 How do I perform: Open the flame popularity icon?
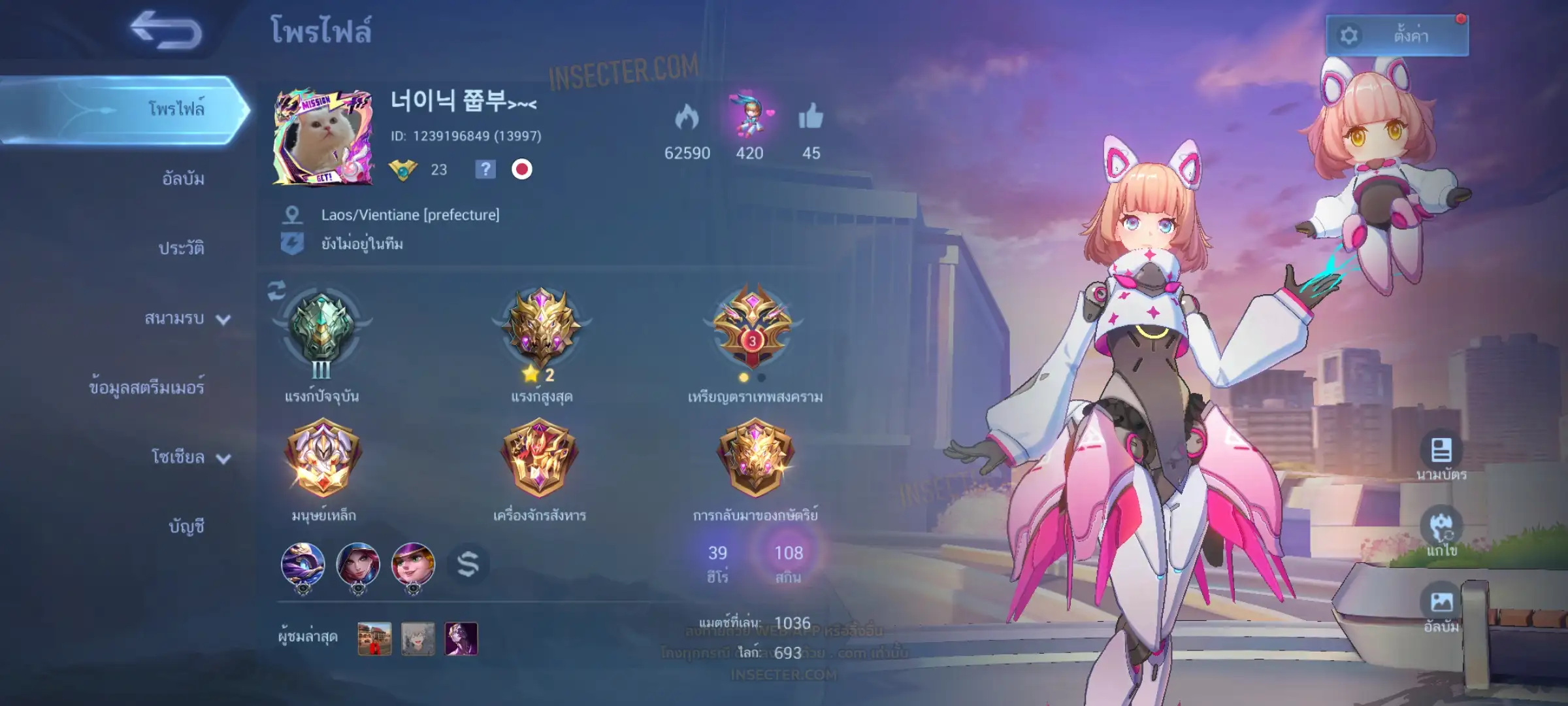687,118
